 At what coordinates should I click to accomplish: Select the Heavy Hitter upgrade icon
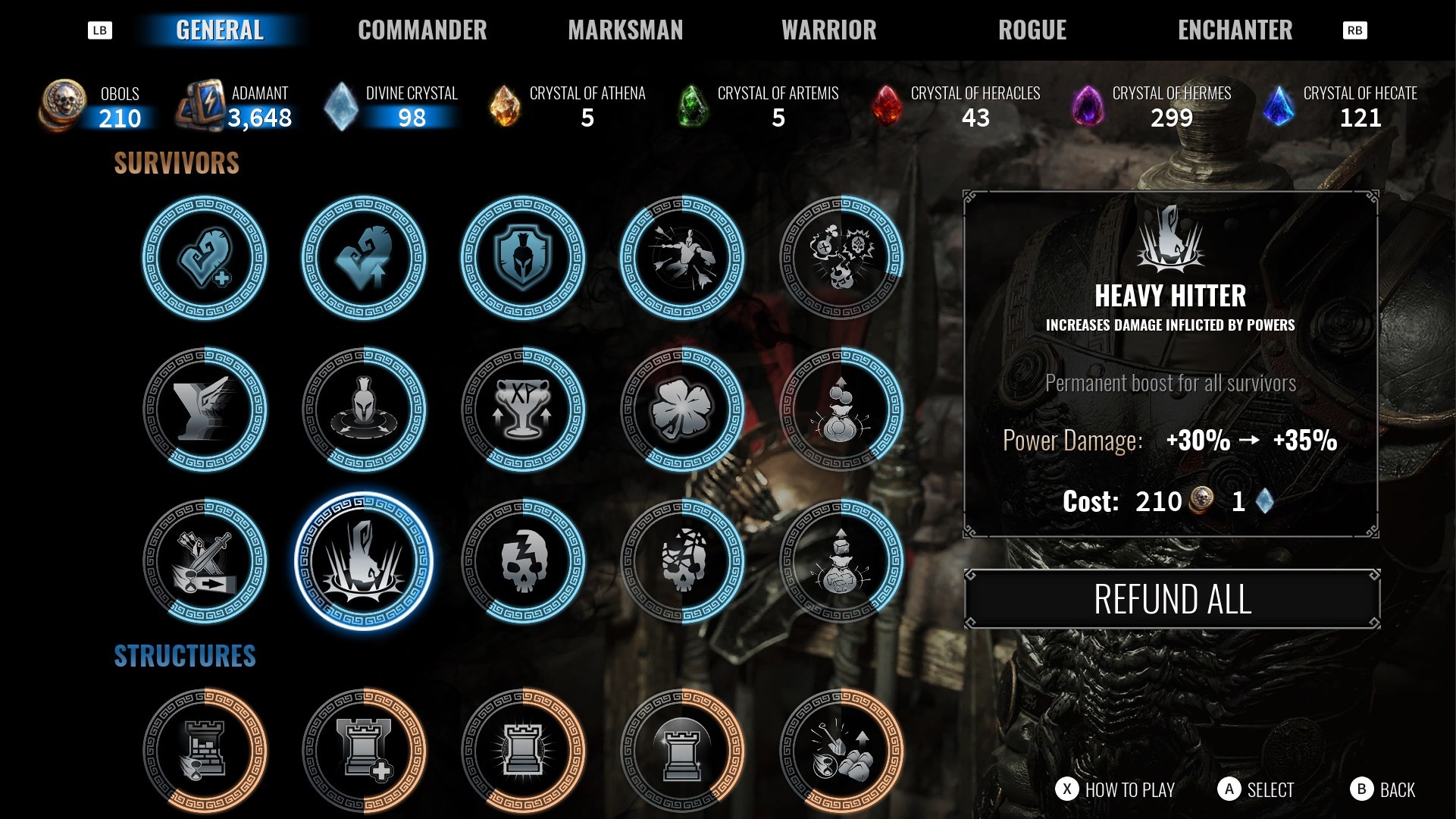click(x=364, y=561)
